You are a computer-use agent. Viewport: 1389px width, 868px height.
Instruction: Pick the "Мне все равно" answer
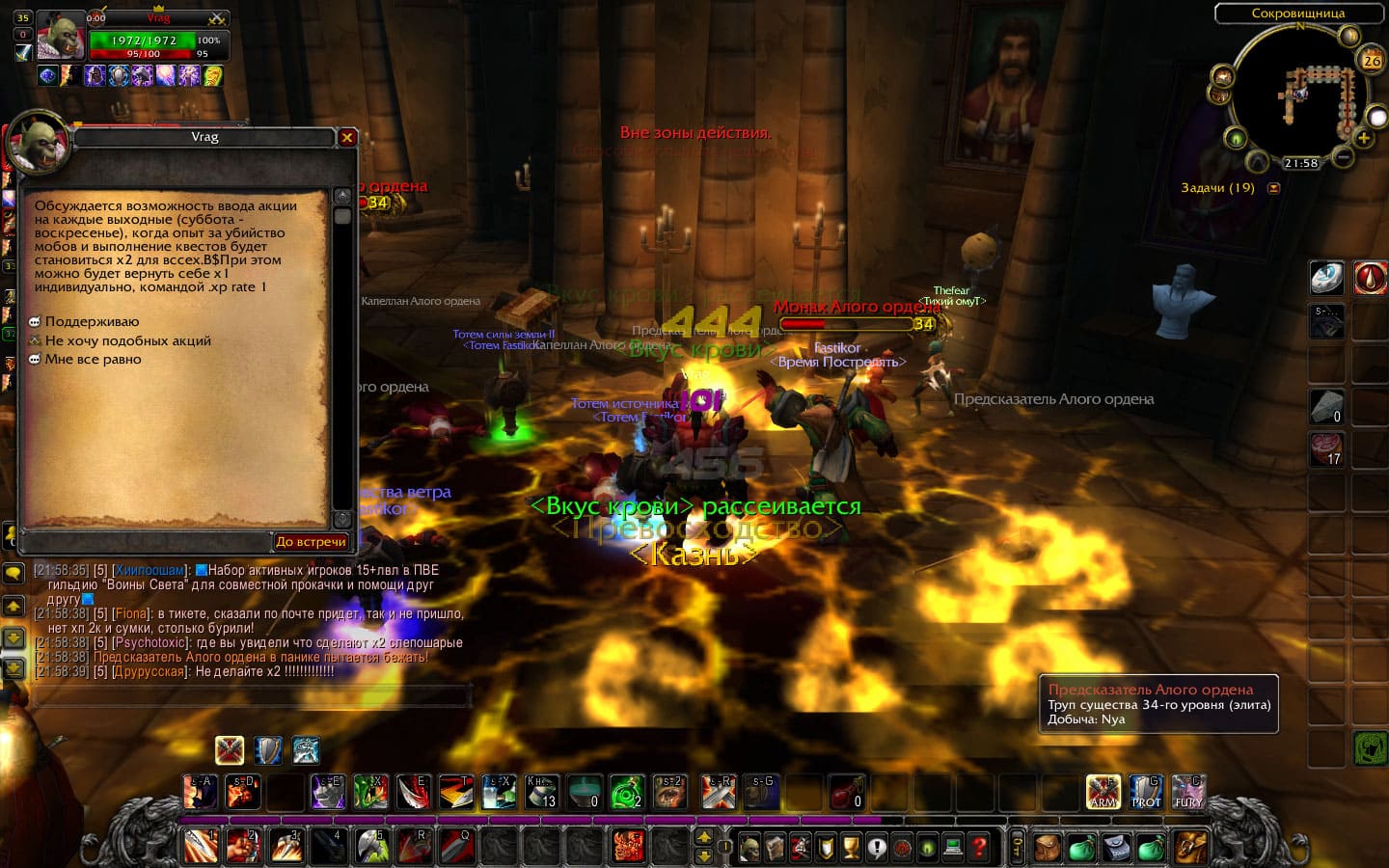(x=93, y=359)
